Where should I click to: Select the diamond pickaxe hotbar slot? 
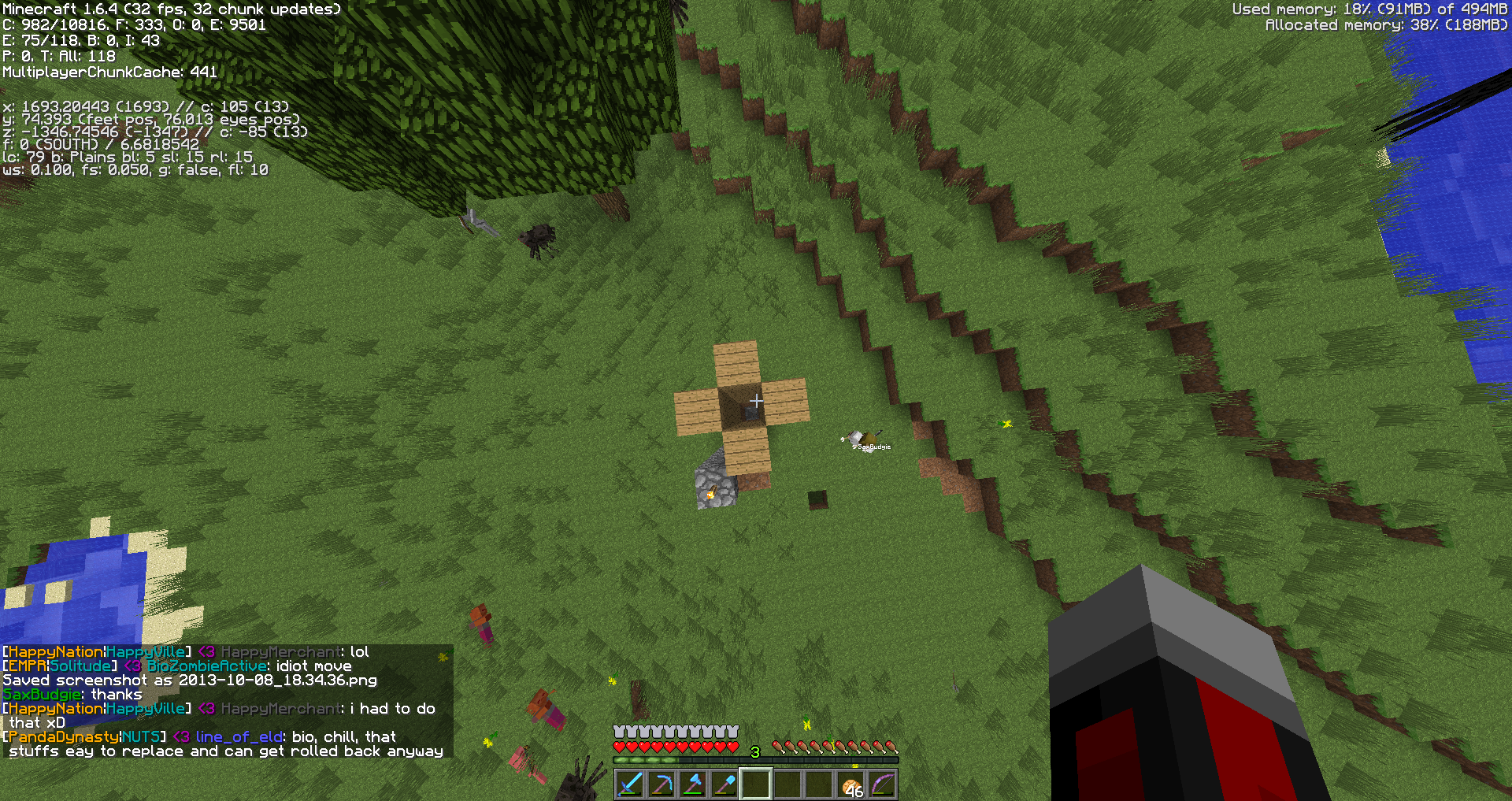click(661, 784)
